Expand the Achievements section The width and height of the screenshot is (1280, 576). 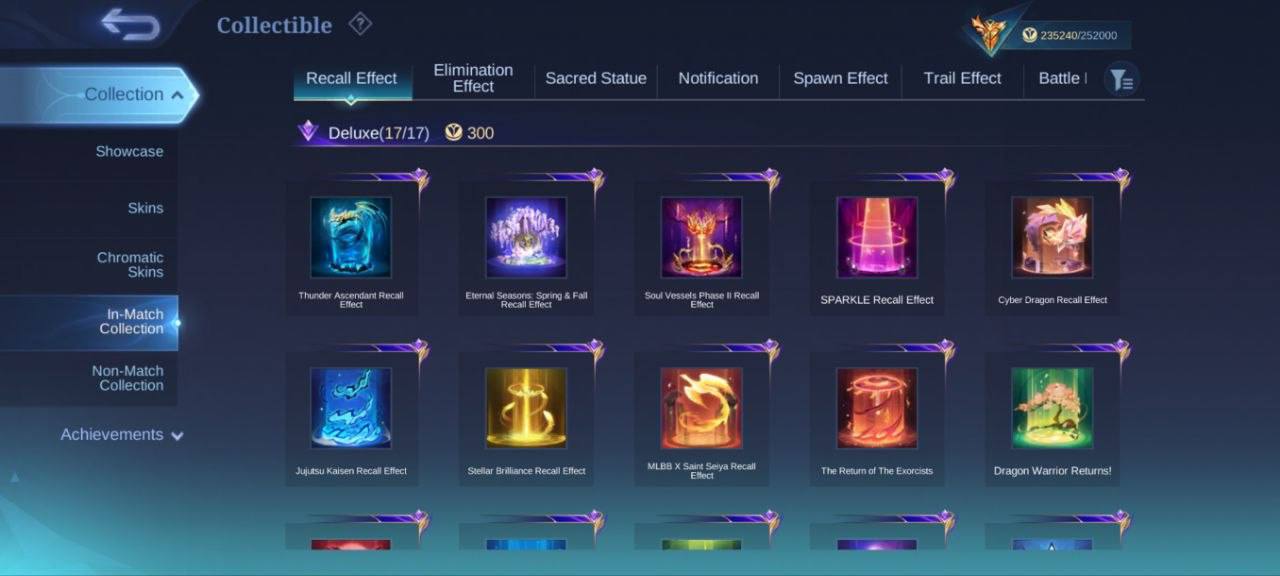(x=122, y=435)
